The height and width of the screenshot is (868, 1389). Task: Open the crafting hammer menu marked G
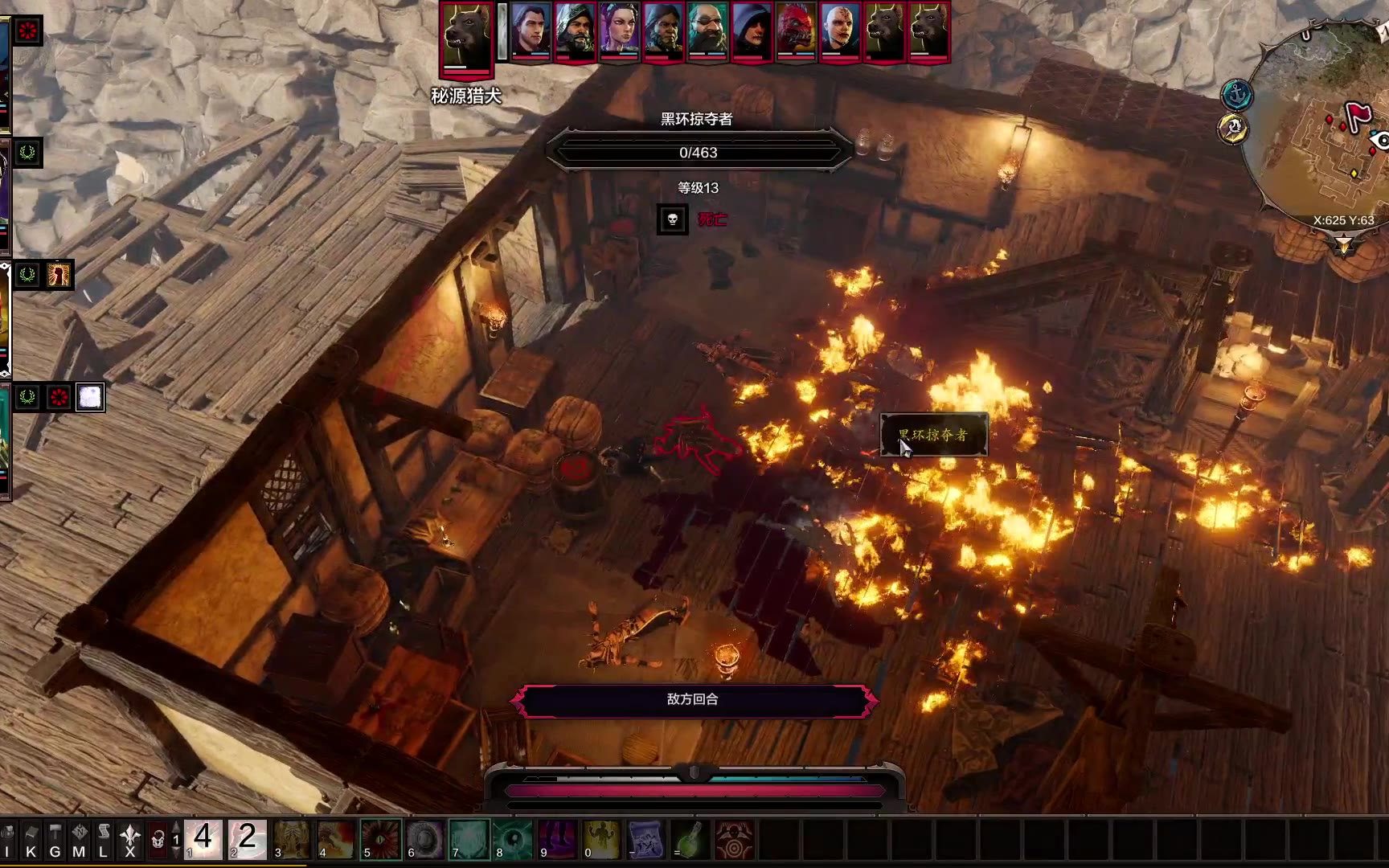pos(55,841)
